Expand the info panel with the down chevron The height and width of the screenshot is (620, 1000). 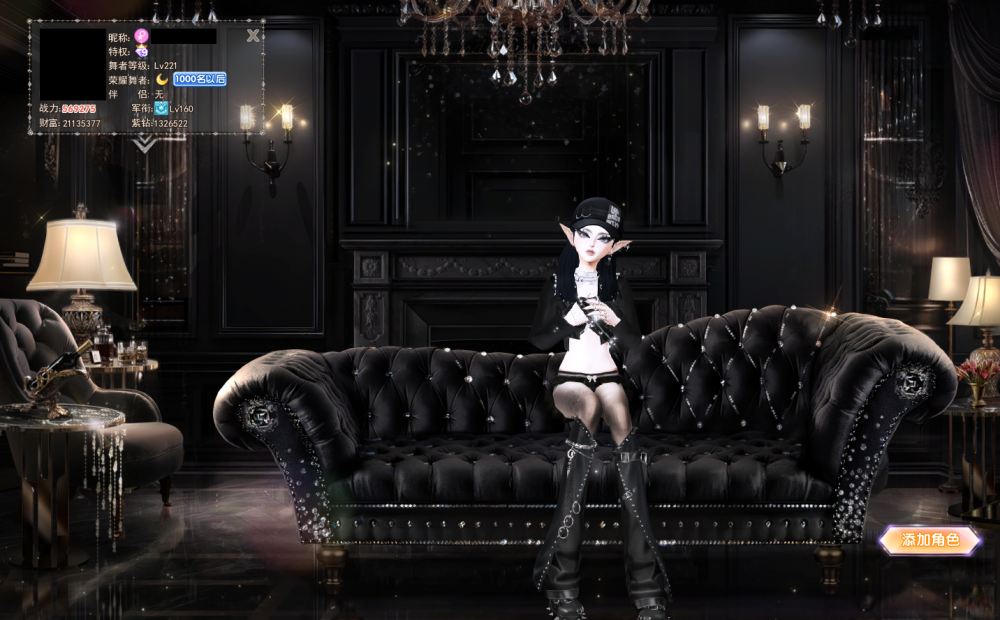(x=146, y=144)
